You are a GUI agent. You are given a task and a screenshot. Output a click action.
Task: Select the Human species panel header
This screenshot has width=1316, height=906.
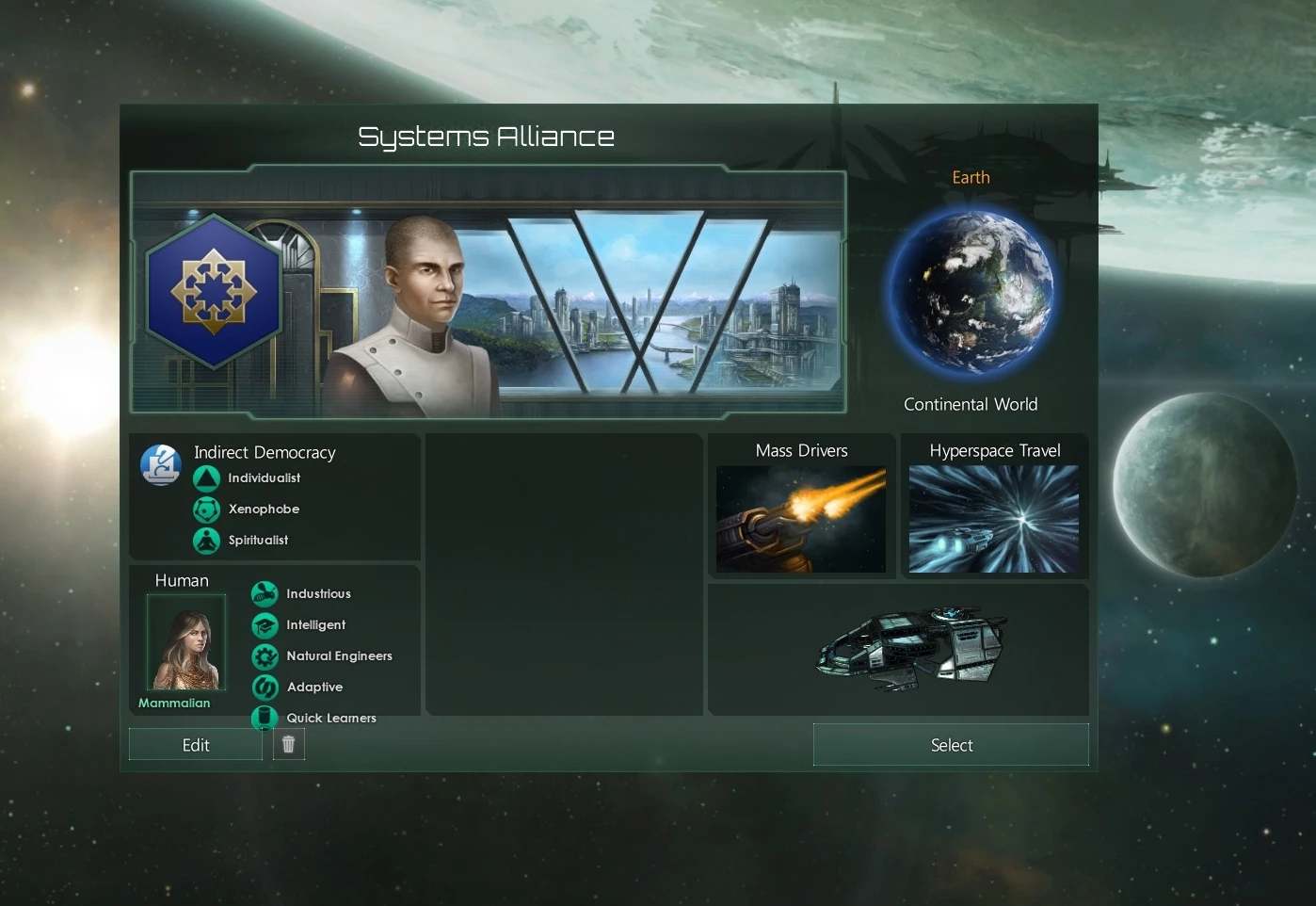click(x=182, y=581)
